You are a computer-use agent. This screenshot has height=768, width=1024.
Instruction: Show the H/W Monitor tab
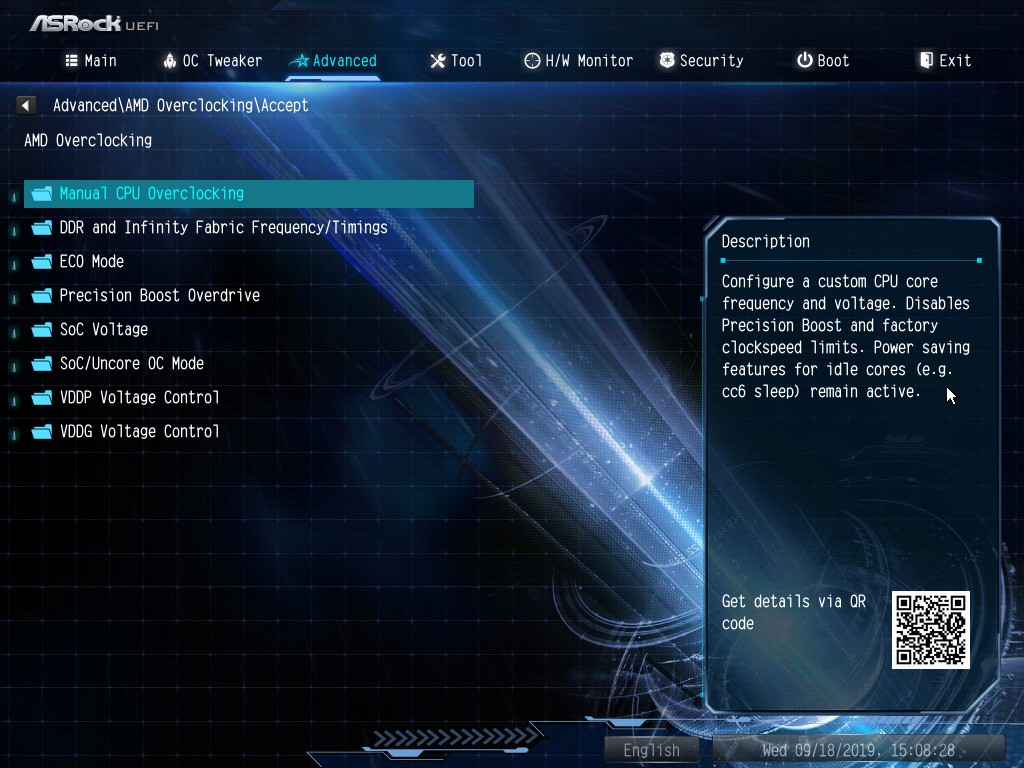578,61
